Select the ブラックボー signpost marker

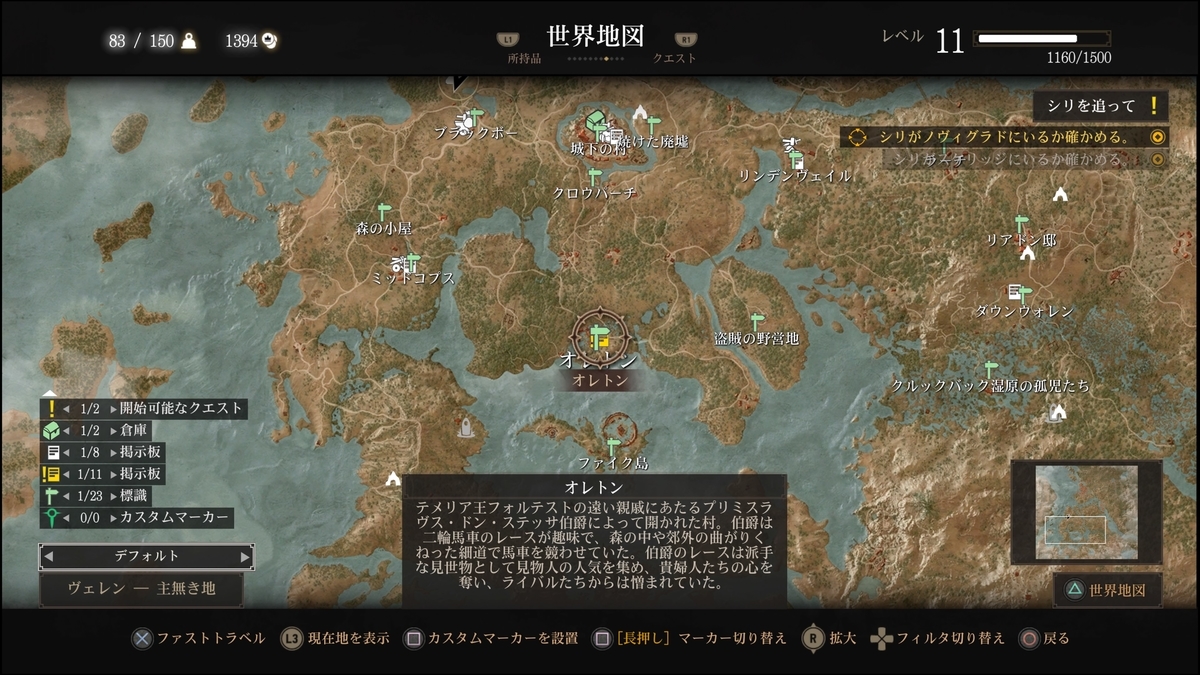pyautogui.click(x=475, y=115)
